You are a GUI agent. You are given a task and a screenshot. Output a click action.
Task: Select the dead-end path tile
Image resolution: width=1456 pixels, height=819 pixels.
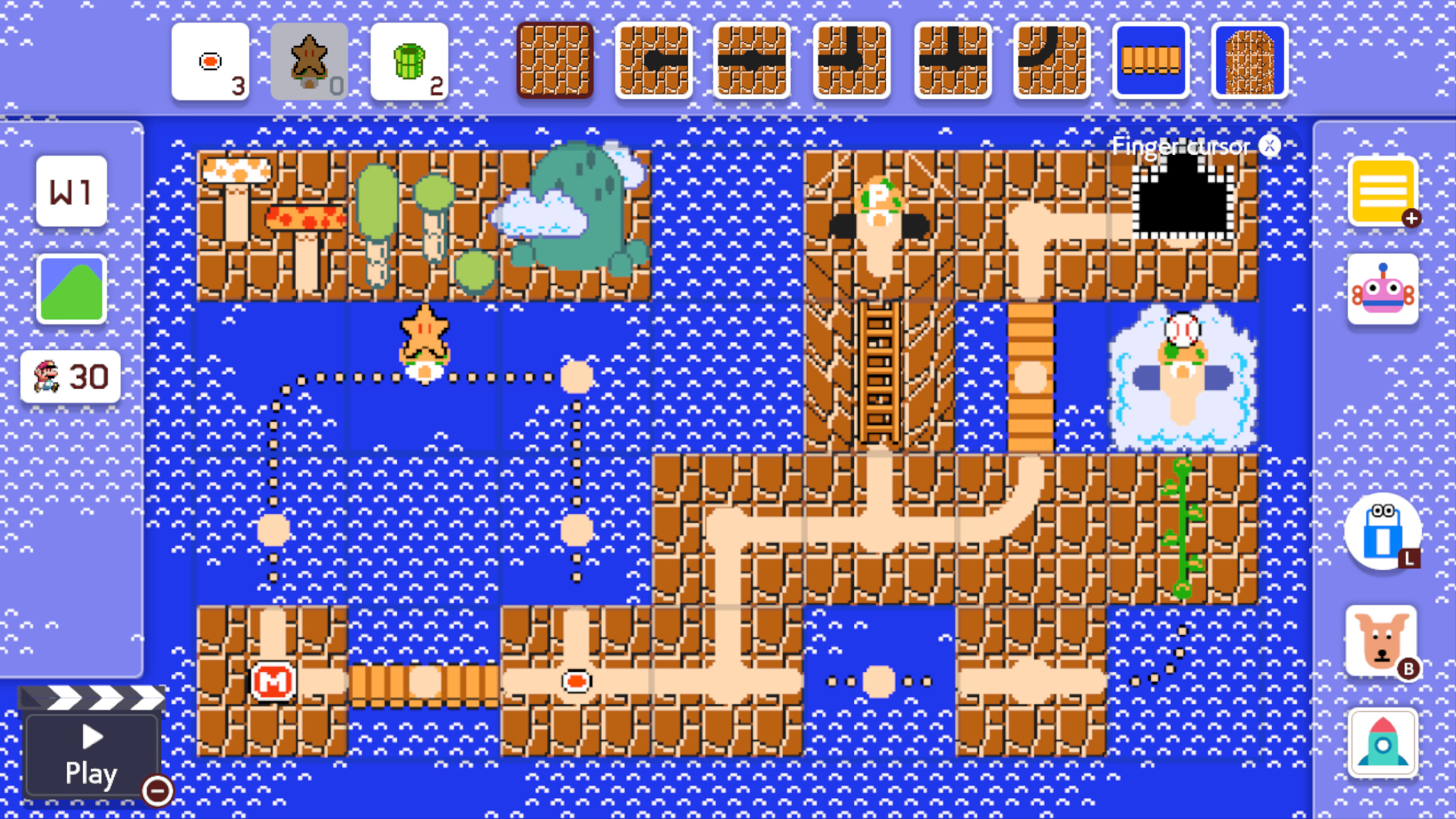point(654,61)
